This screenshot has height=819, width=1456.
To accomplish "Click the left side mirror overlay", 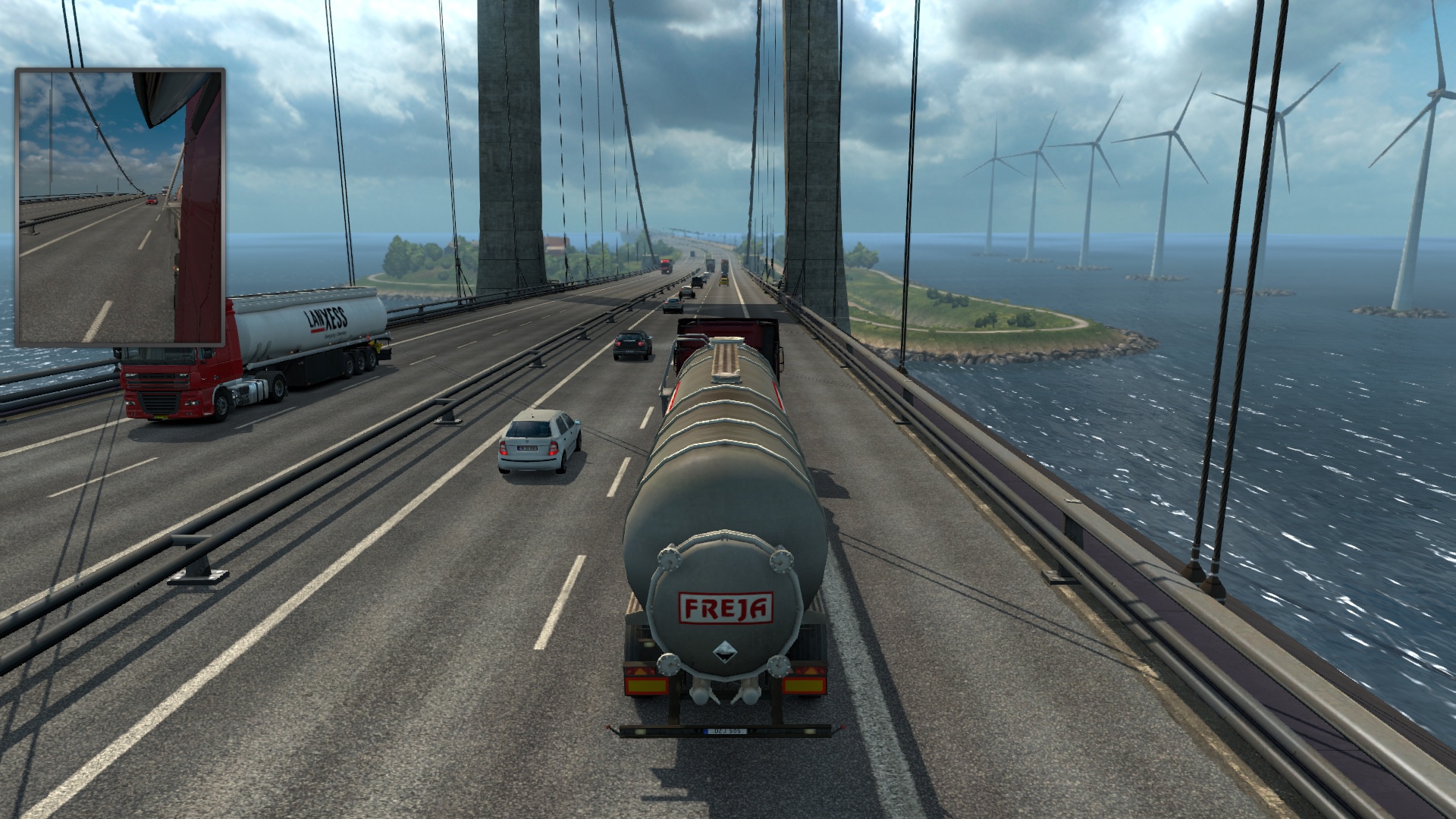I will 120,207.
